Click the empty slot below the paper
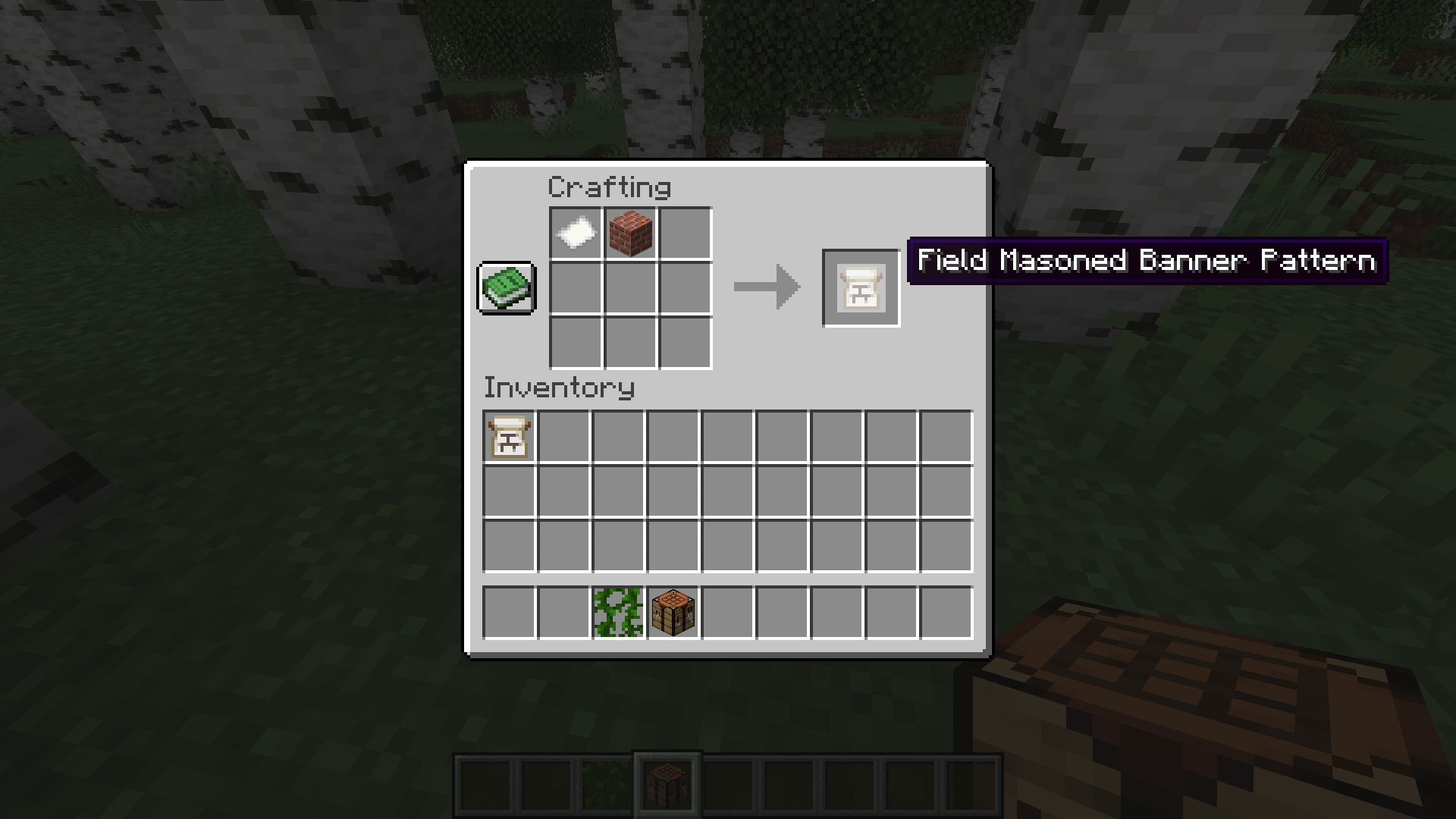This screenshot has height=819, width=1456. click(x=575, y=288)
